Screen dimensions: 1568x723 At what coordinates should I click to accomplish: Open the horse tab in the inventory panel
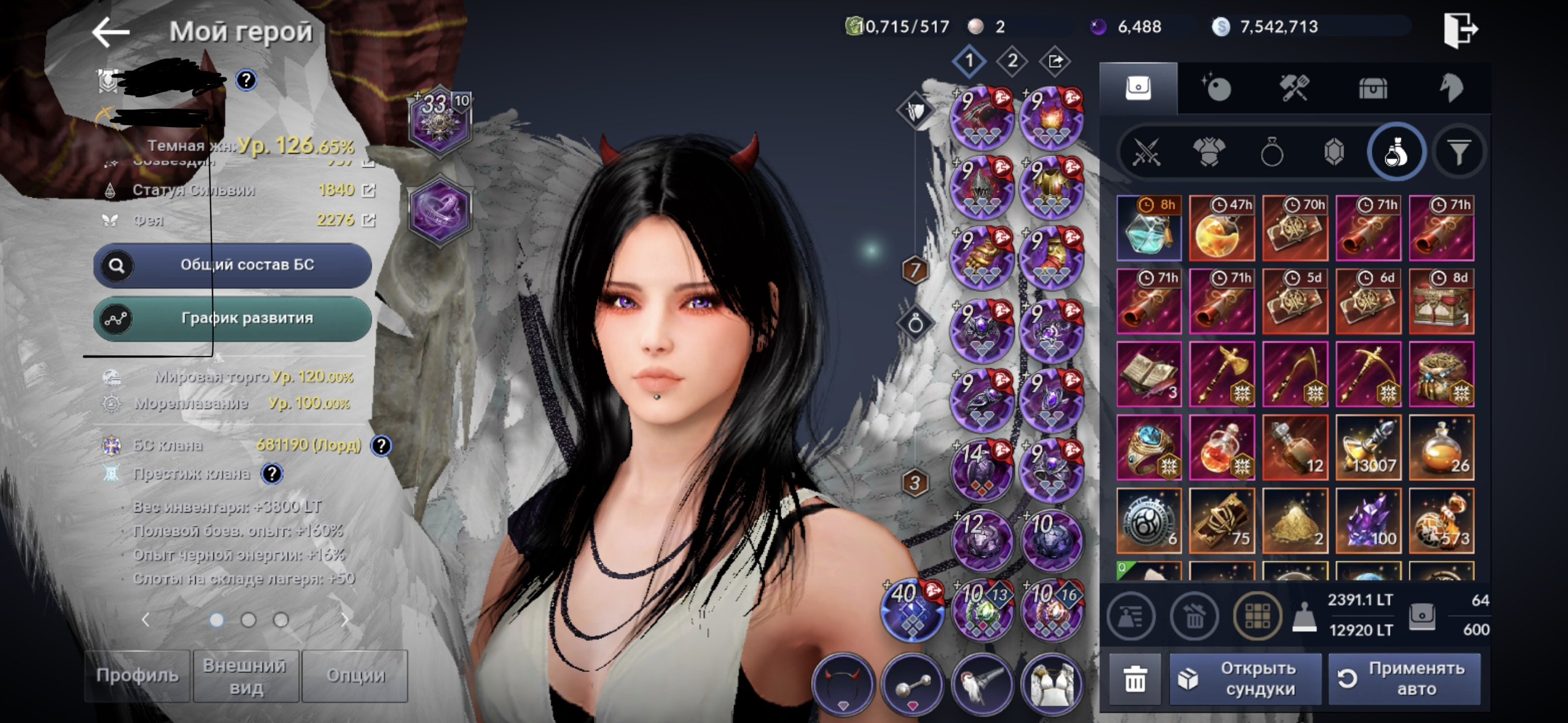click(1451, 88)
